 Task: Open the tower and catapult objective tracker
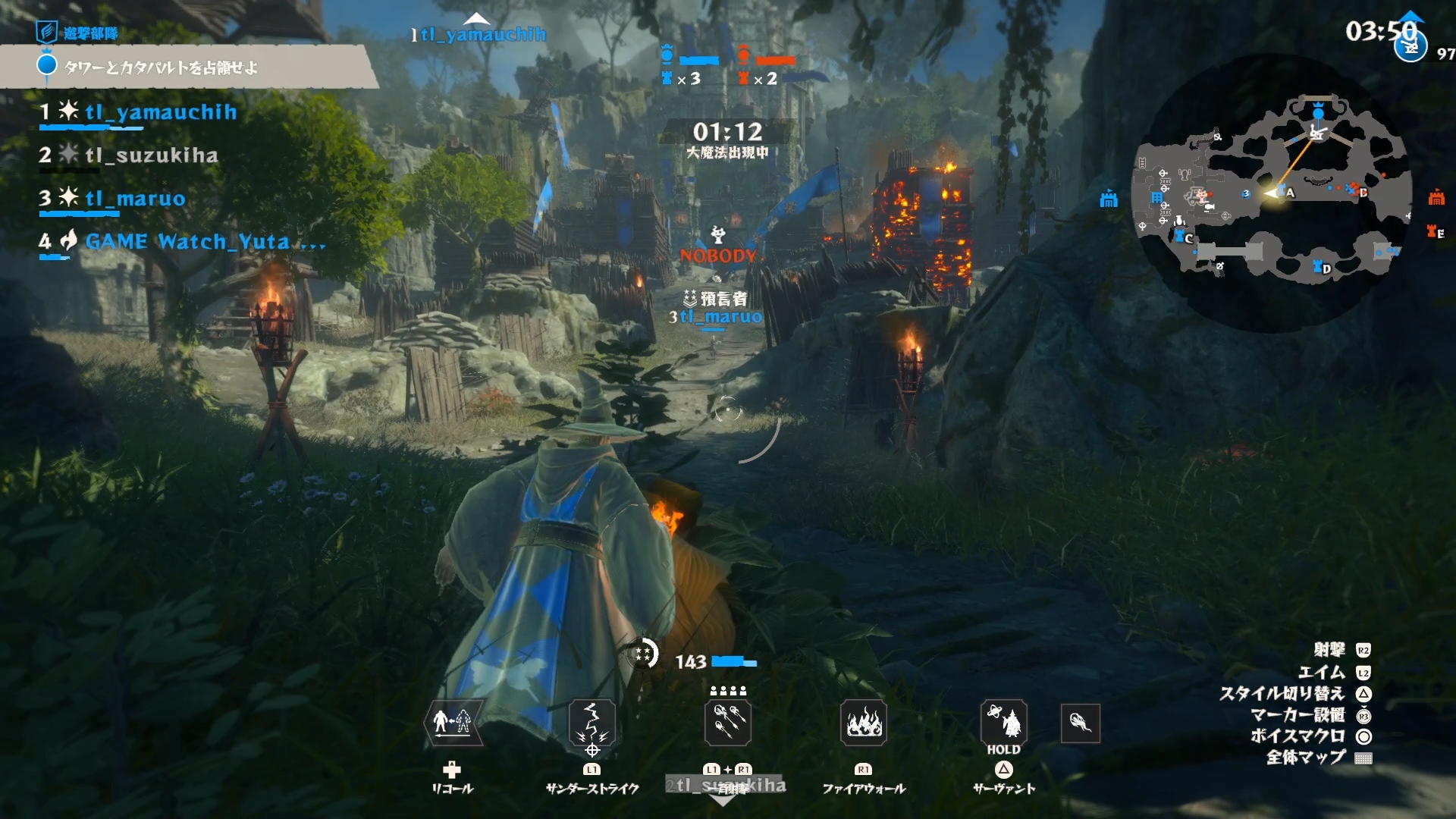tap(161, 67)
